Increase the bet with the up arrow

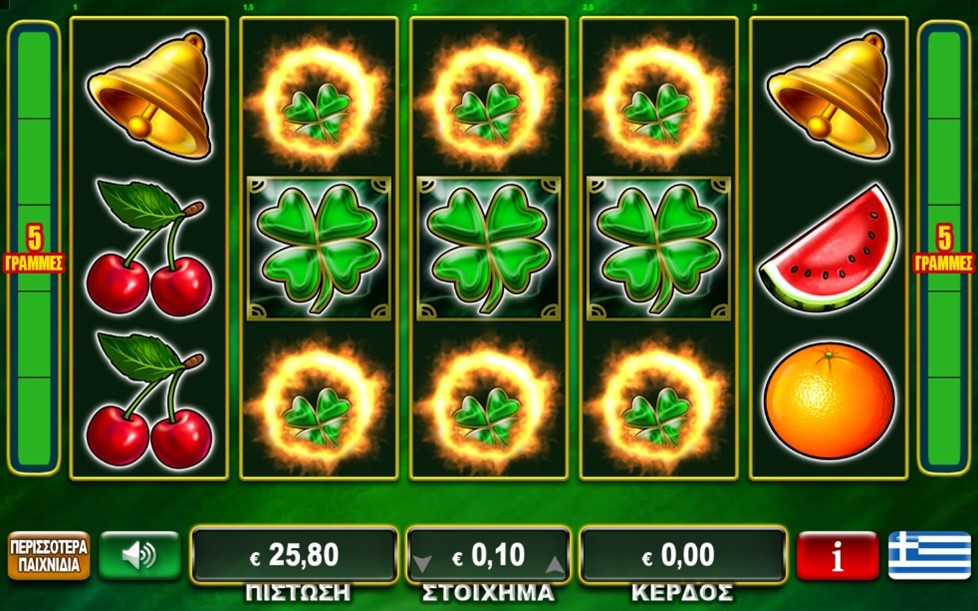pyautogui.click(x=554, y=564)
